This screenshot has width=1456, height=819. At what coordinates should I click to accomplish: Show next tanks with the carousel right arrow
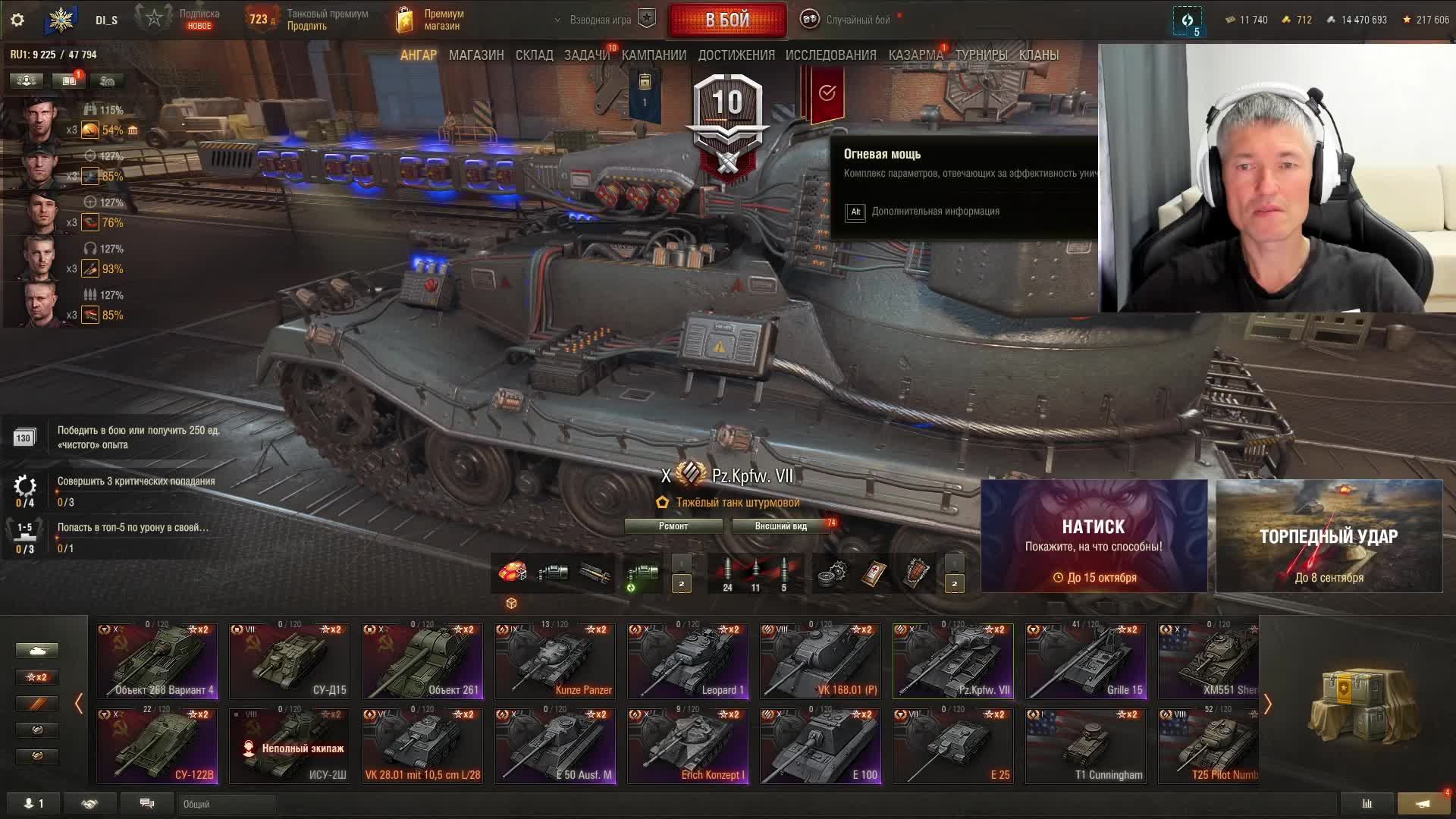click(x=1267, y=704)
